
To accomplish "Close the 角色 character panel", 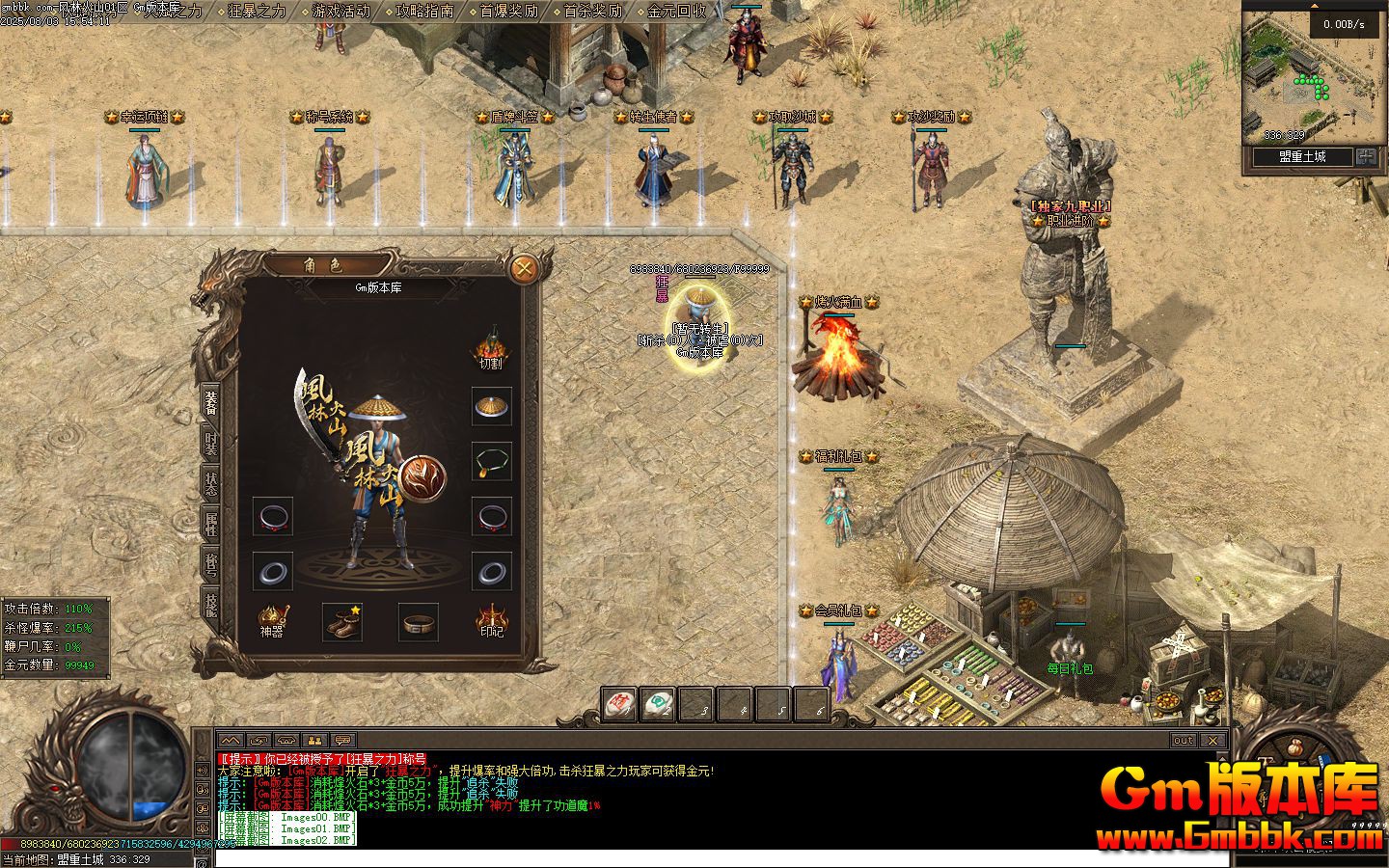I will (x=524, y=268).
